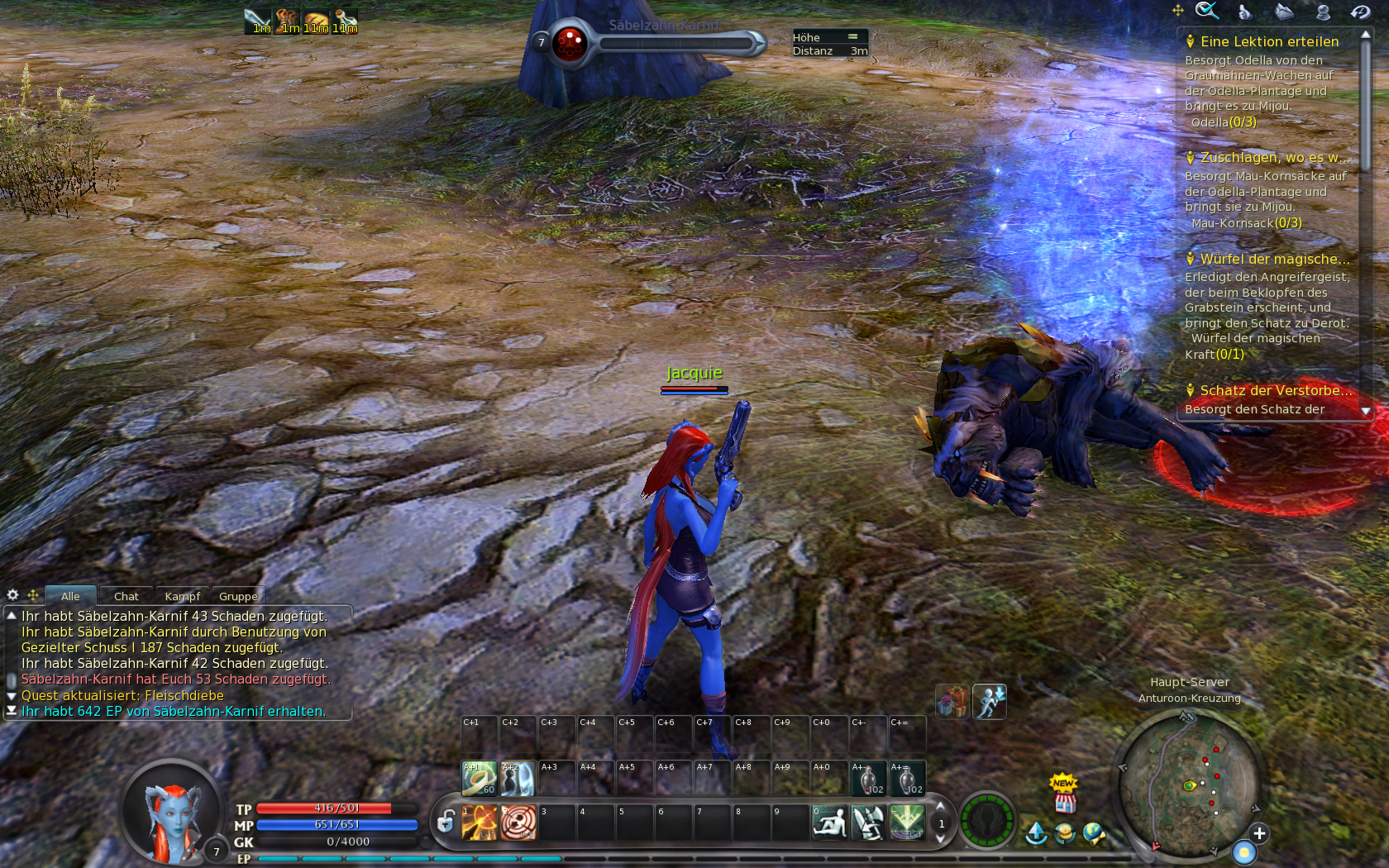
Task: Open the world map globe icon
Action: (1093, 832)
